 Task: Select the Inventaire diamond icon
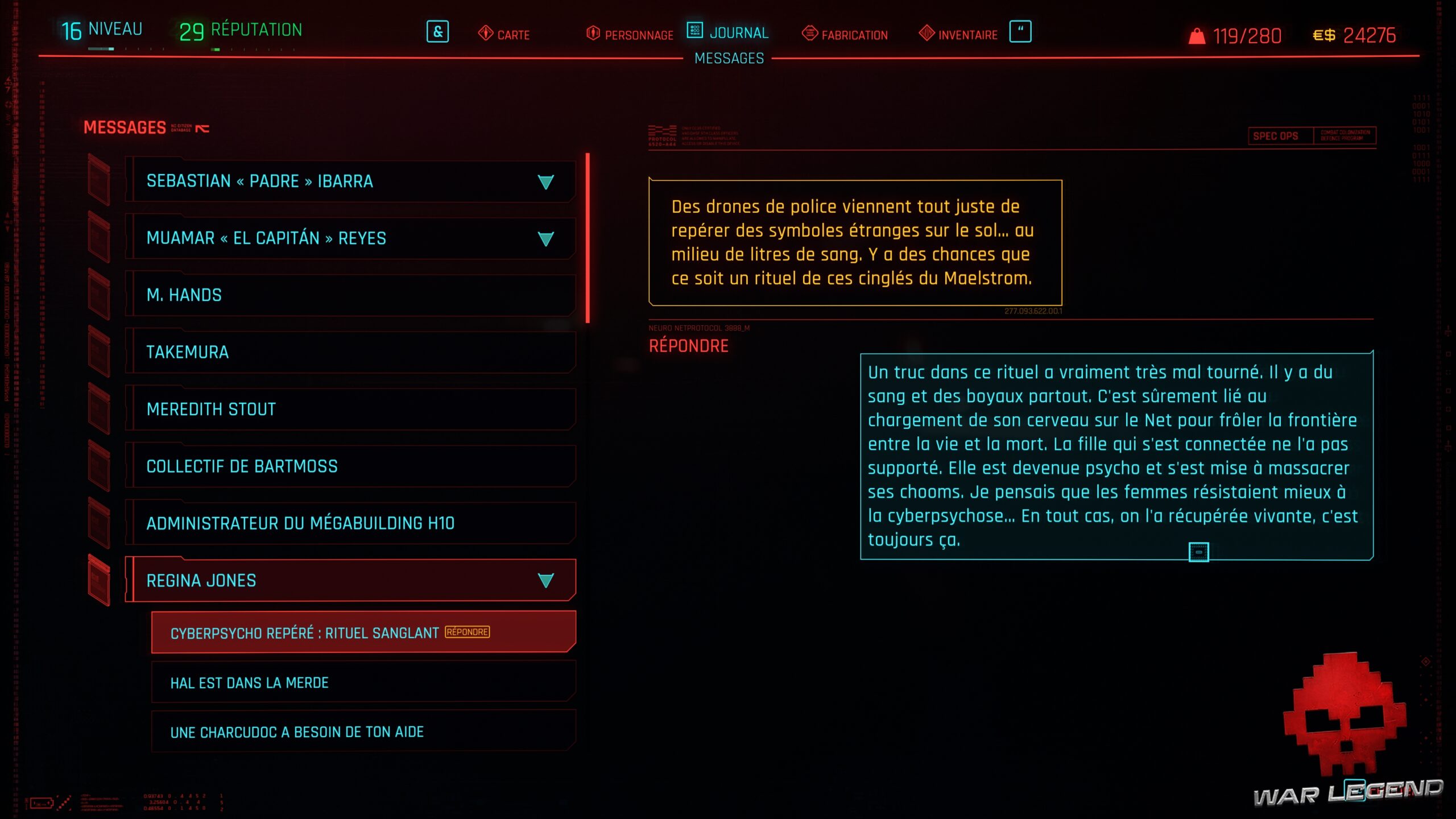coord(928,34)
